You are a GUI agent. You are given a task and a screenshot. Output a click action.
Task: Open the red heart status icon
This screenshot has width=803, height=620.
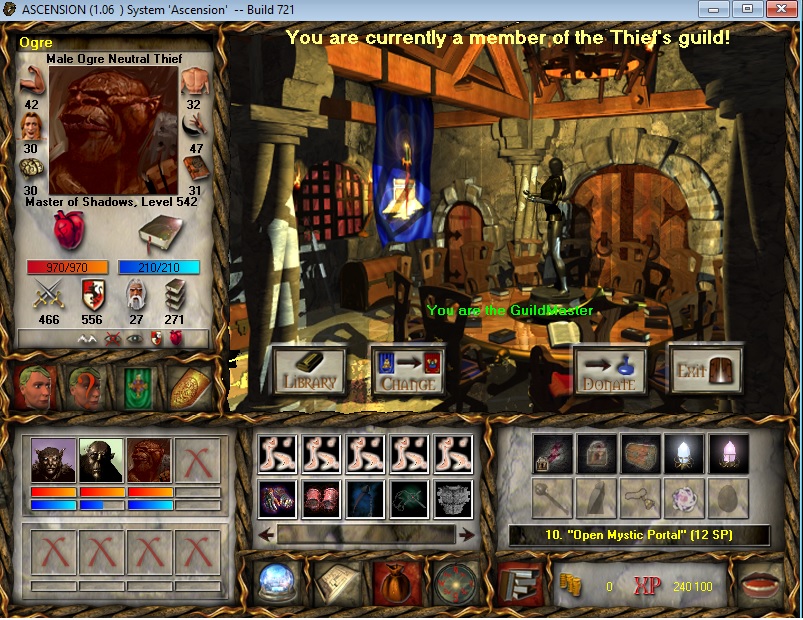(71, 234)
